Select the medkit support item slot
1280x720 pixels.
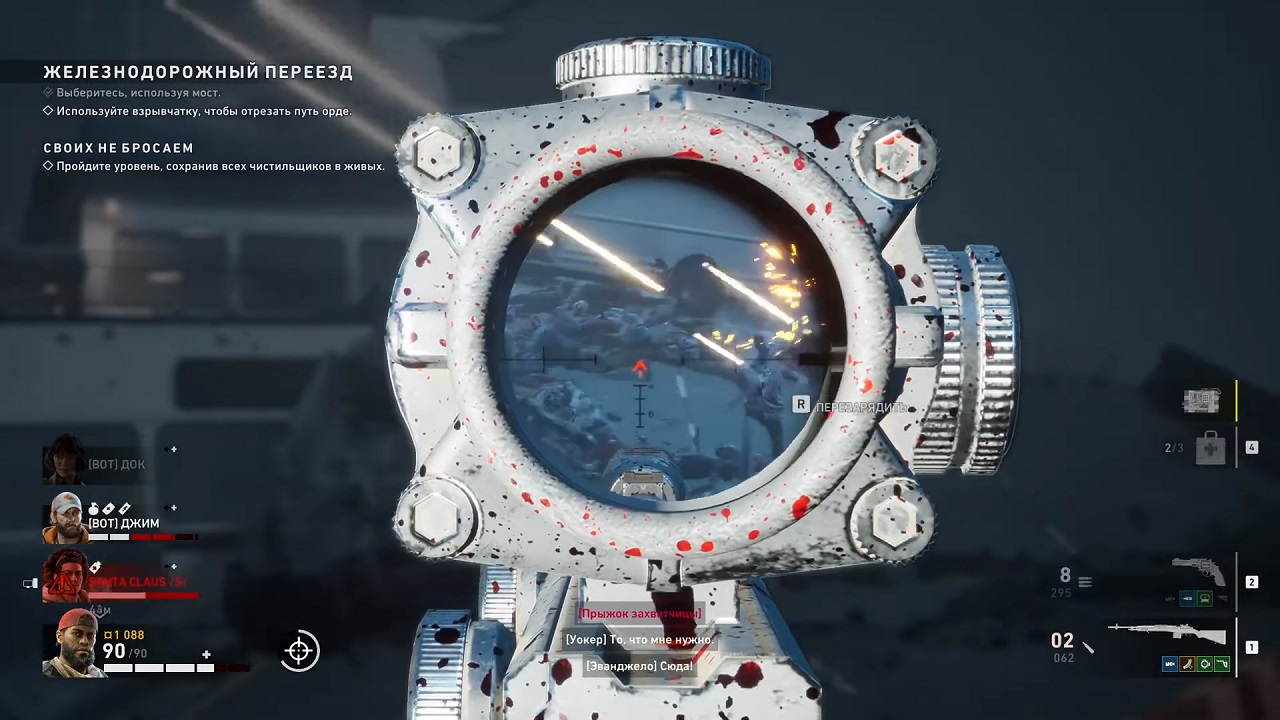tap(1209, 448)
